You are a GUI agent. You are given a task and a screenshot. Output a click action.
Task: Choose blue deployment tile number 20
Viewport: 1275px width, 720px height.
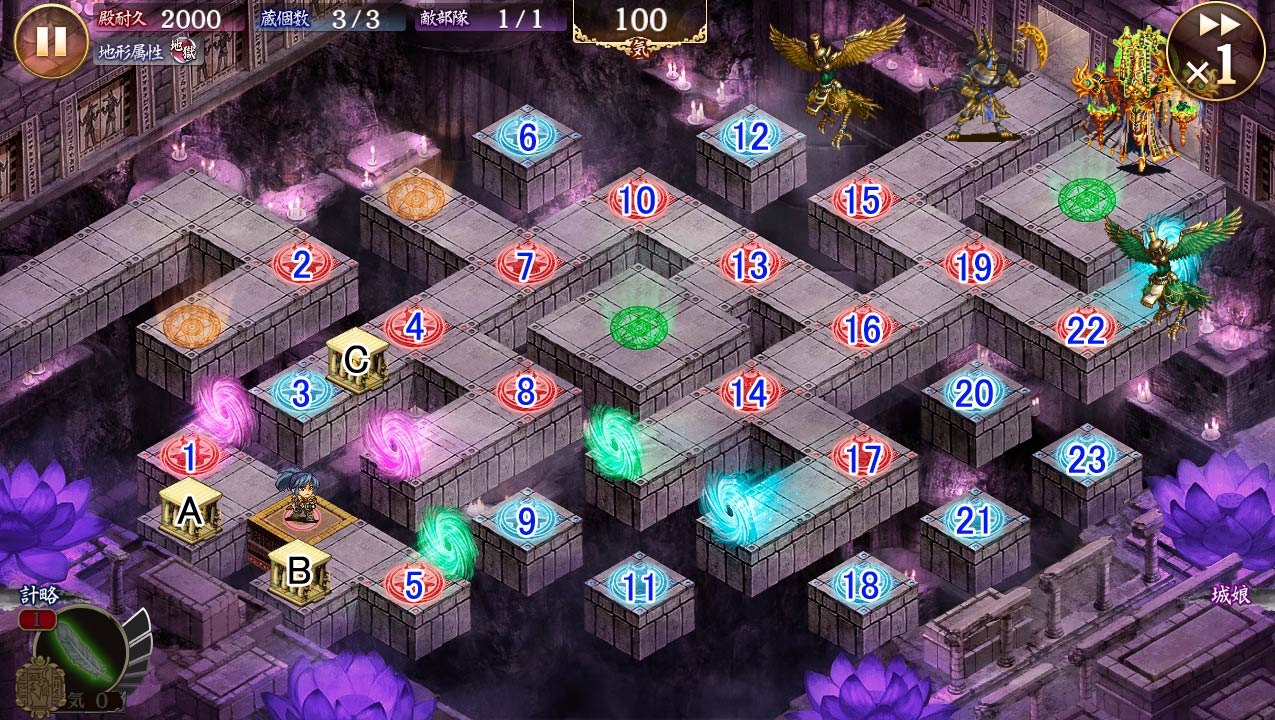coord(974,394)
